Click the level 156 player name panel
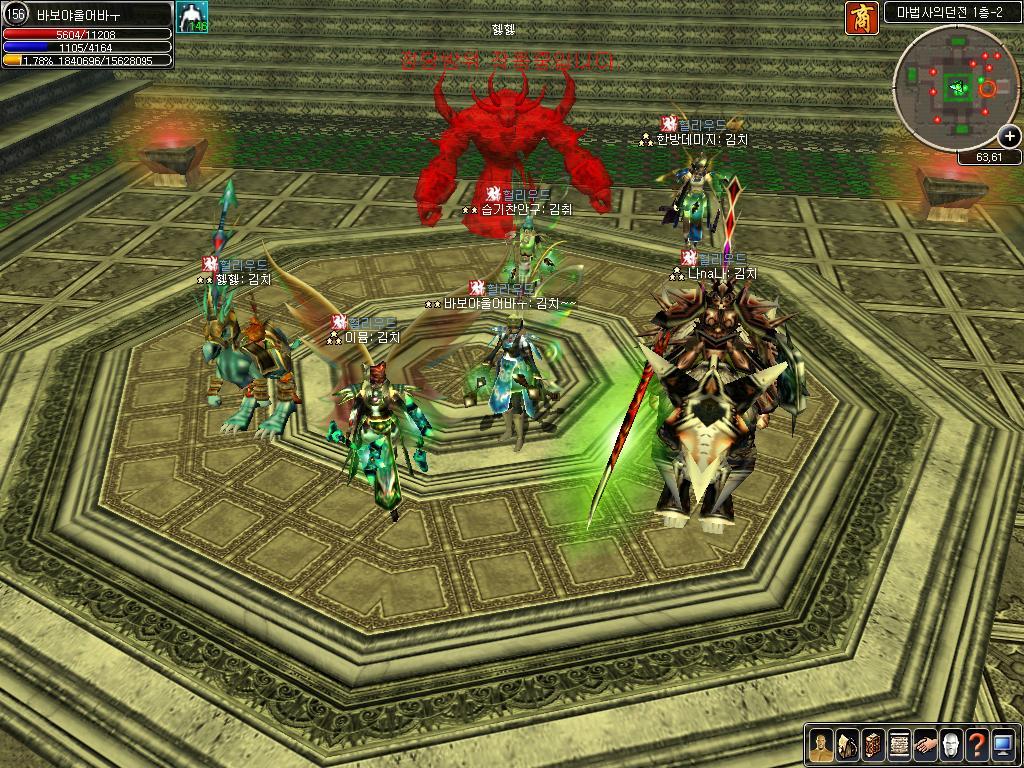 click(88, 14)
